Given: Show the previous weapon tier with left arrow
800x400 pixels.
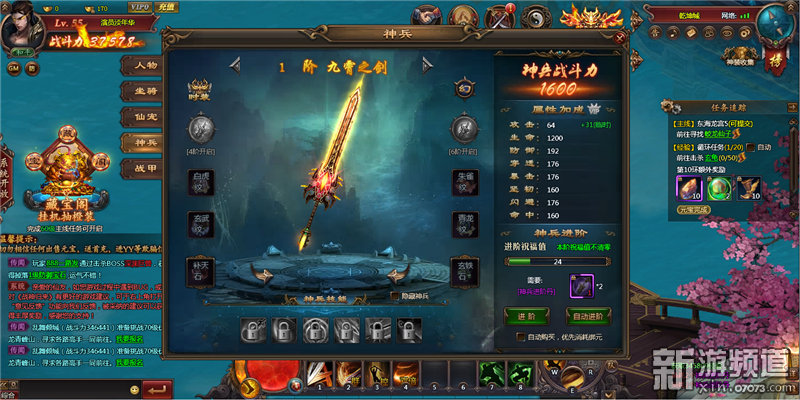Looking at the screenshot, I should (x=235, y=66).
